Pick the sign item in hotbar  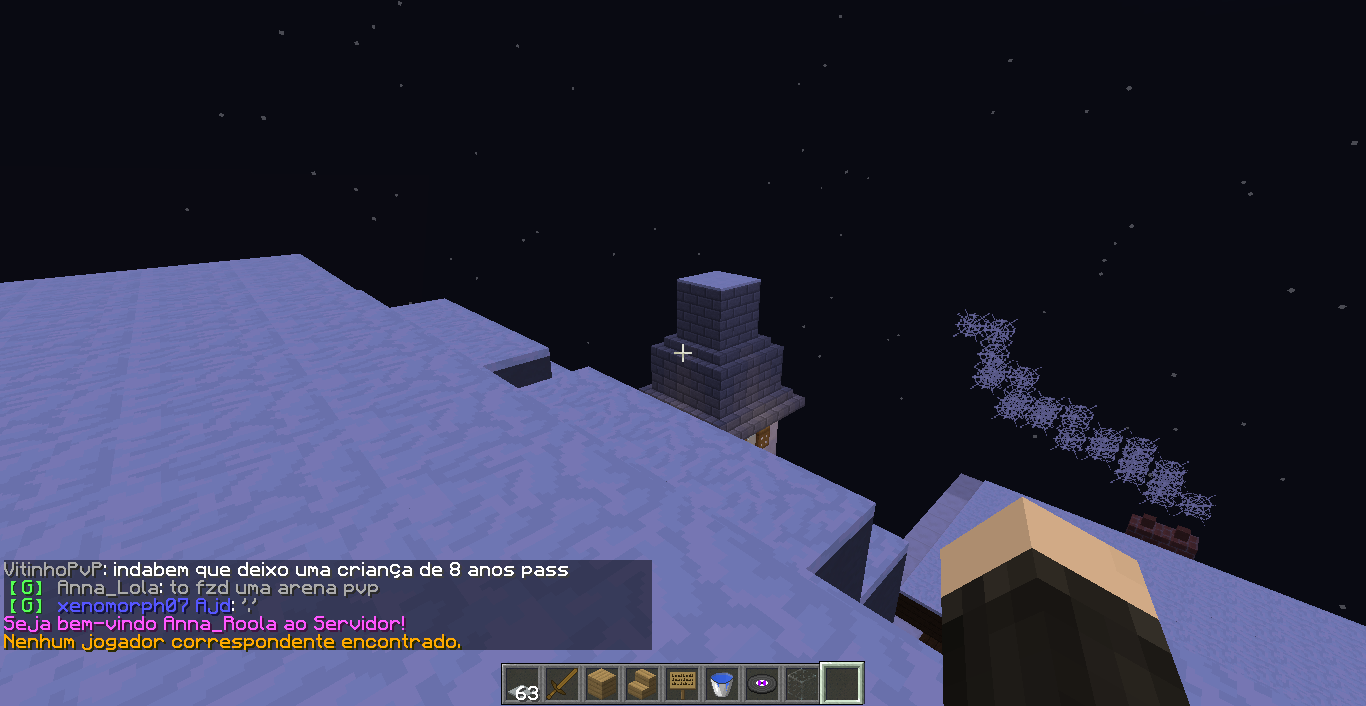tap(682, 684)
